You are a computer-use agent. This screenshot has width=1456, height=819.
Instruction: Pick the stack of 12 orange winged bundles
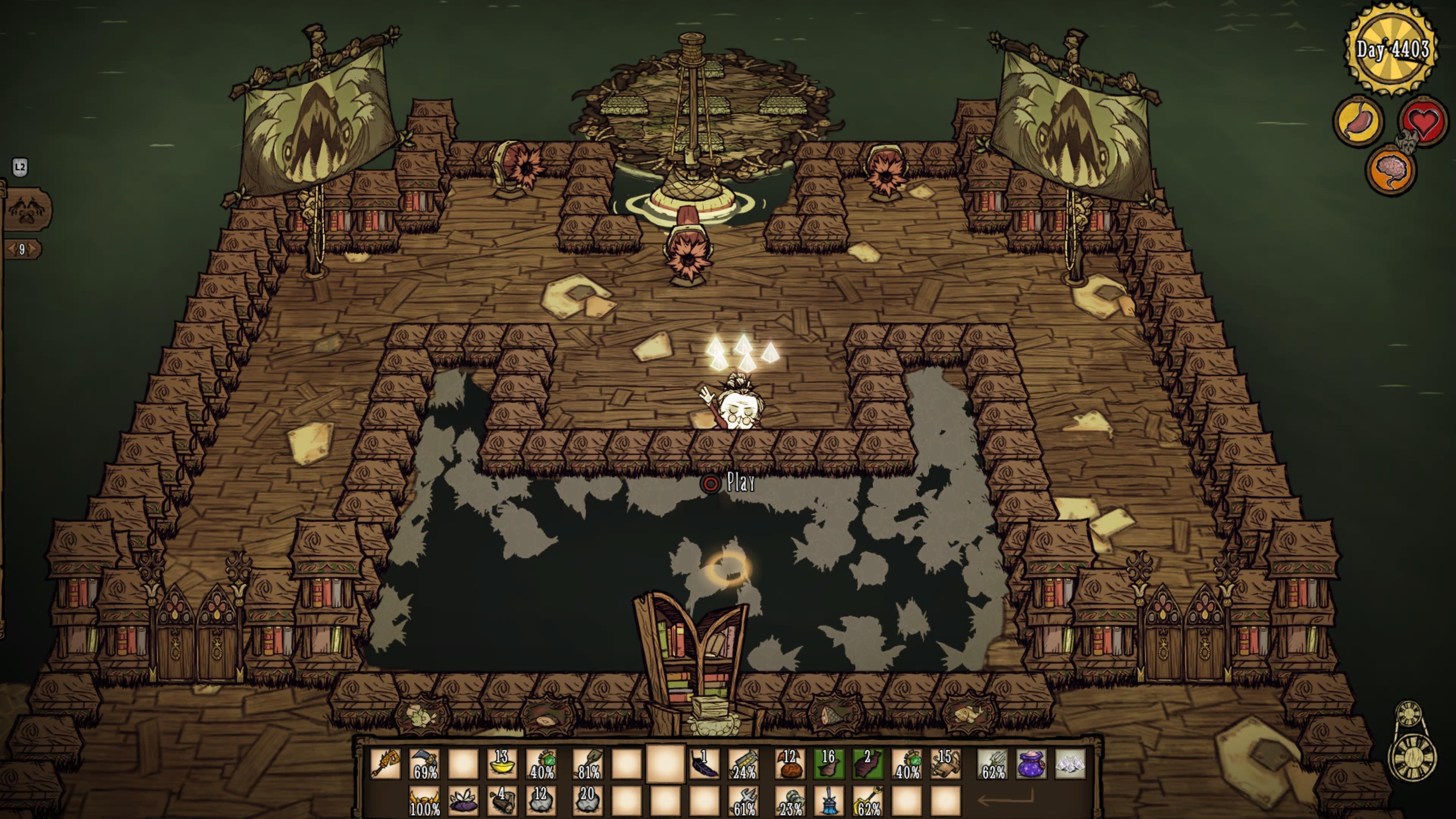click(789, 764)
